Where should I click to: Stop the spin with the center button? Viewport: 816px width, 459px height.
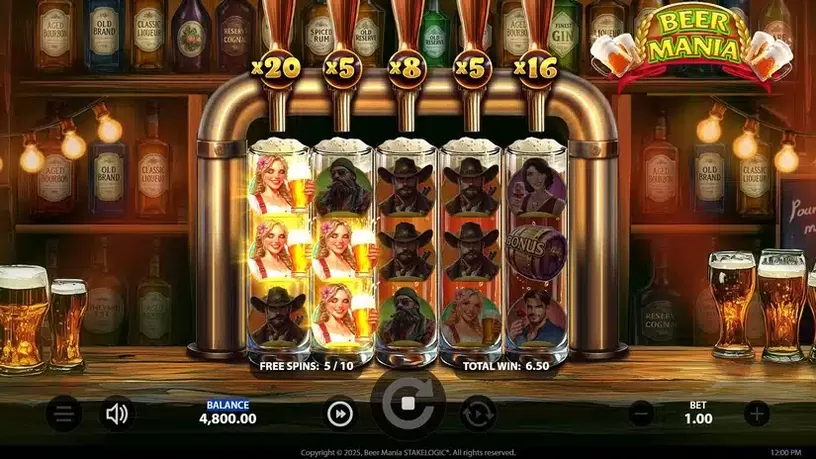[x=408, y=406]
